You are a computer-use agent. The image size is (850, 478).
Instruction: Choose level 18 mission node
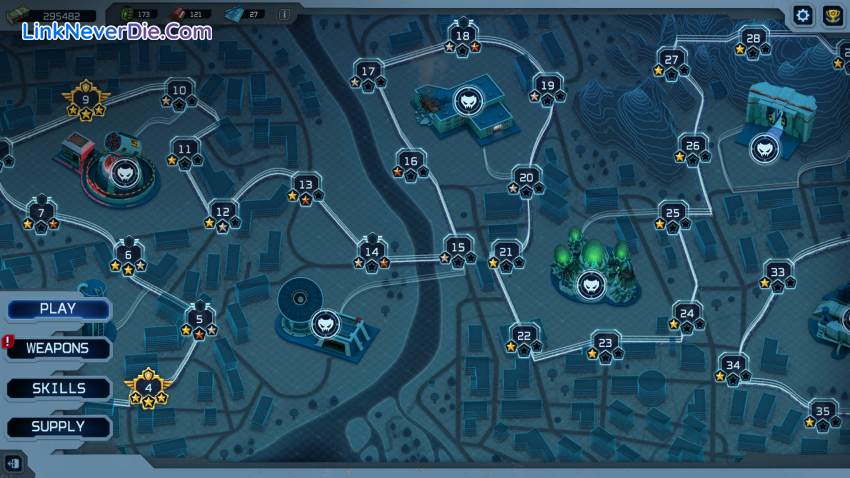(462, 37)
